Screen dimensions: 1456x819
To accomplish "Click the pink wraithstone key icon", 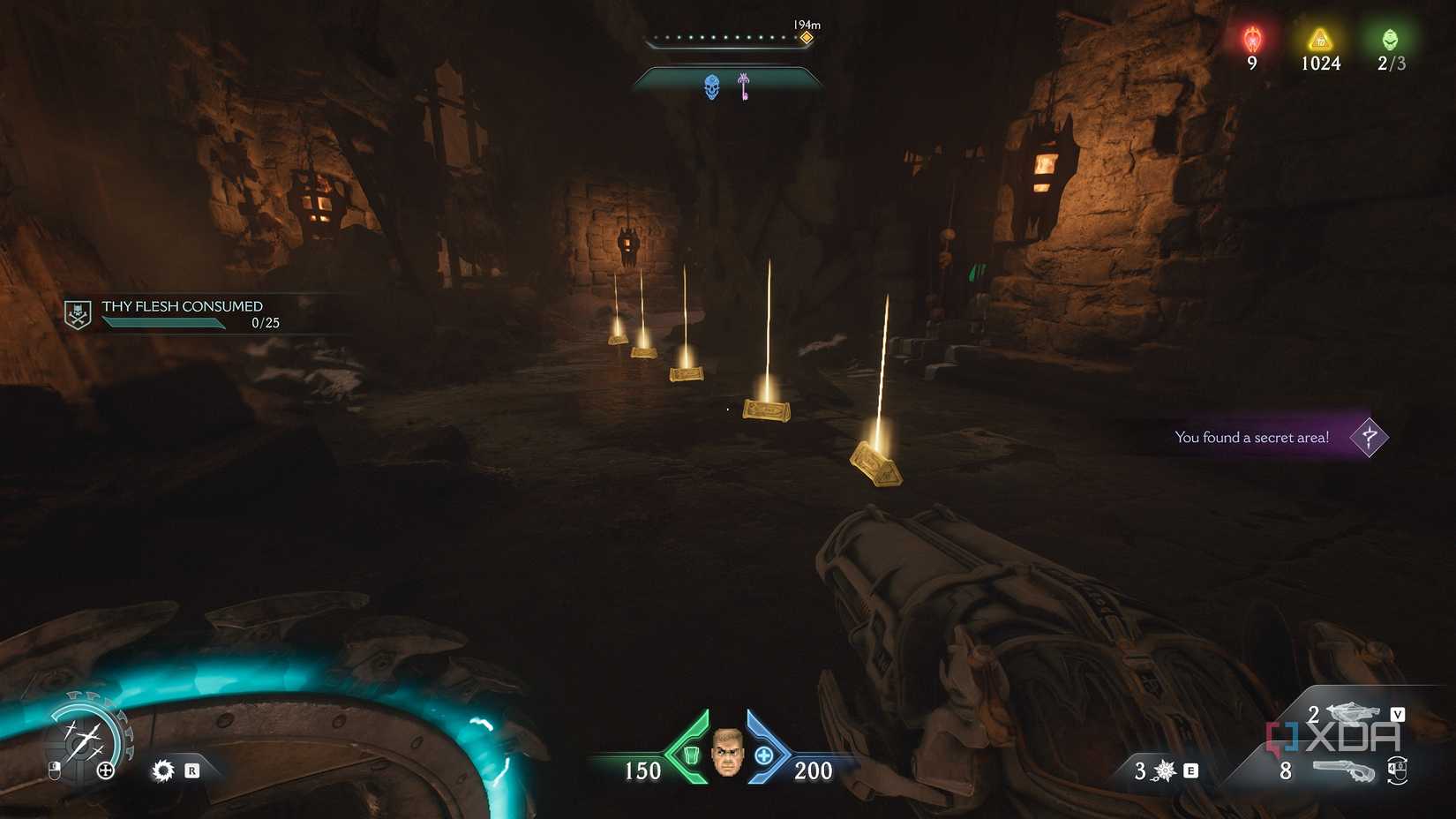I will pos(741,87).
